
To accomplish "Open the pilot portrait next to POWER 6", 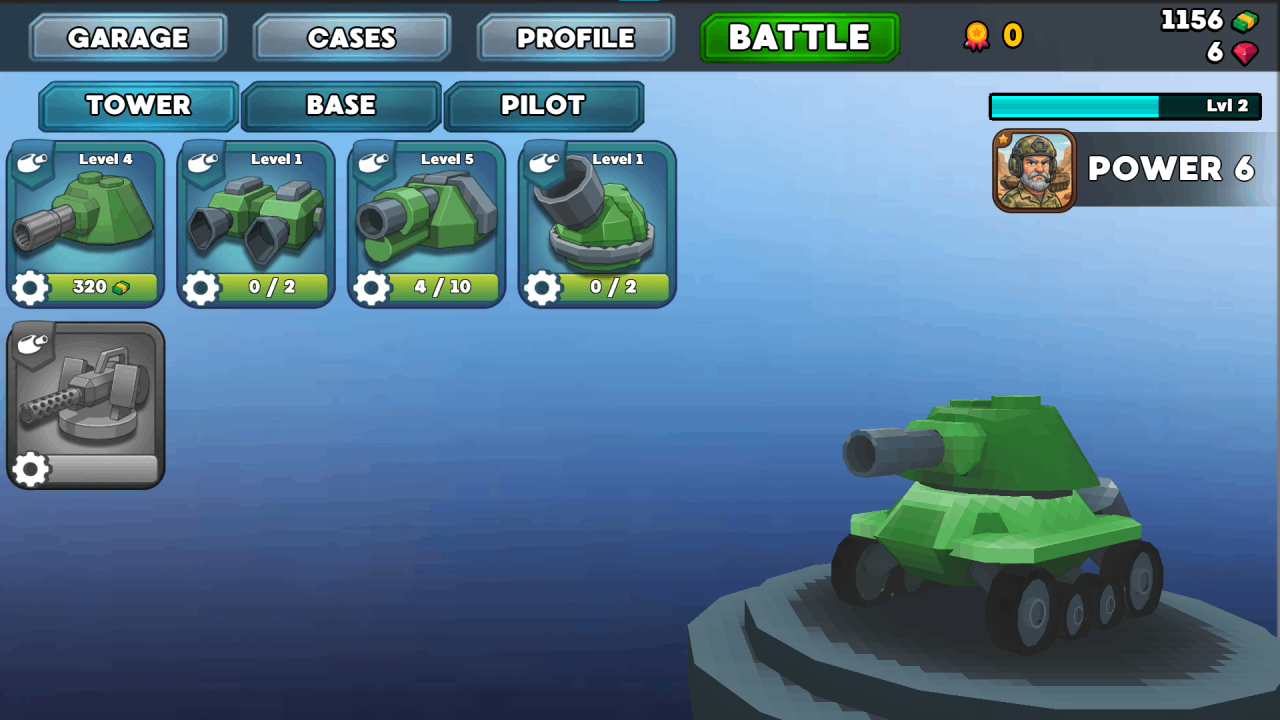I will click(1035, 169).
